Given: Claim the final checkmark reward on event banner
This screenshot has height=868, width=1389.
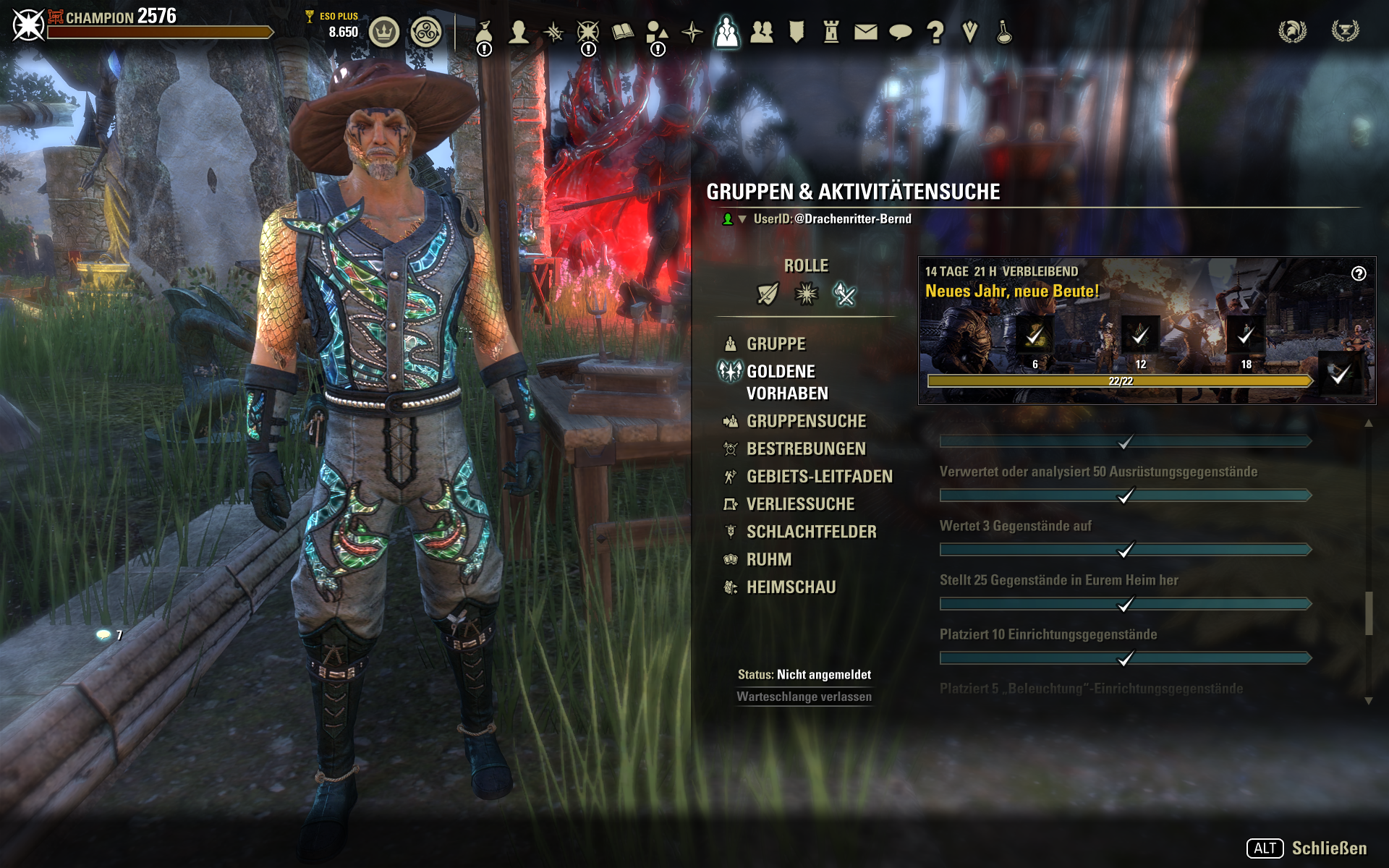Looking at the screenshot, I should pyautogui.click(x=1340, y=373).
